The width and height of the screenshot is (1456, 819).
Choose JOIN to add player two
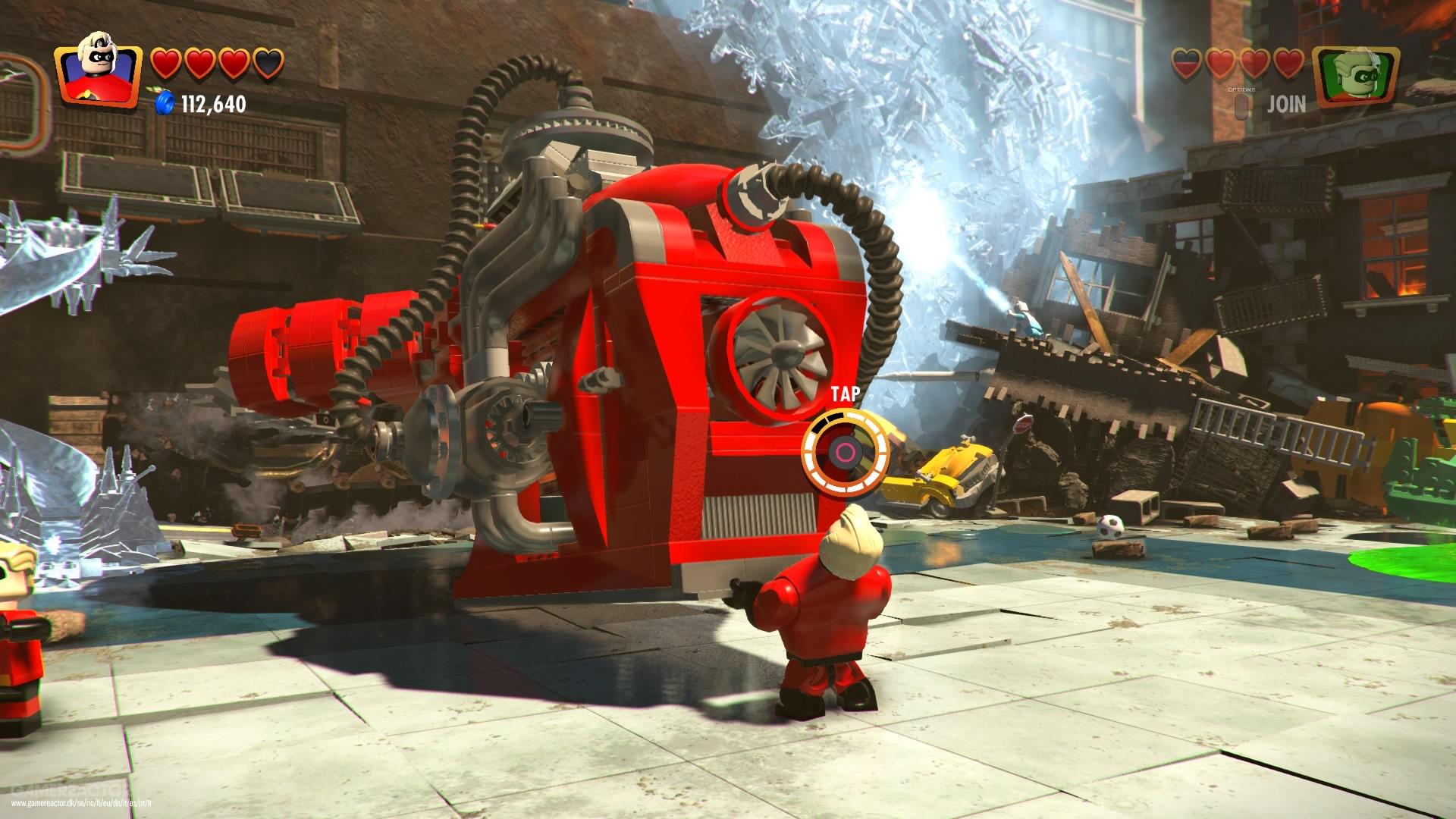(x=1287, y=104)
